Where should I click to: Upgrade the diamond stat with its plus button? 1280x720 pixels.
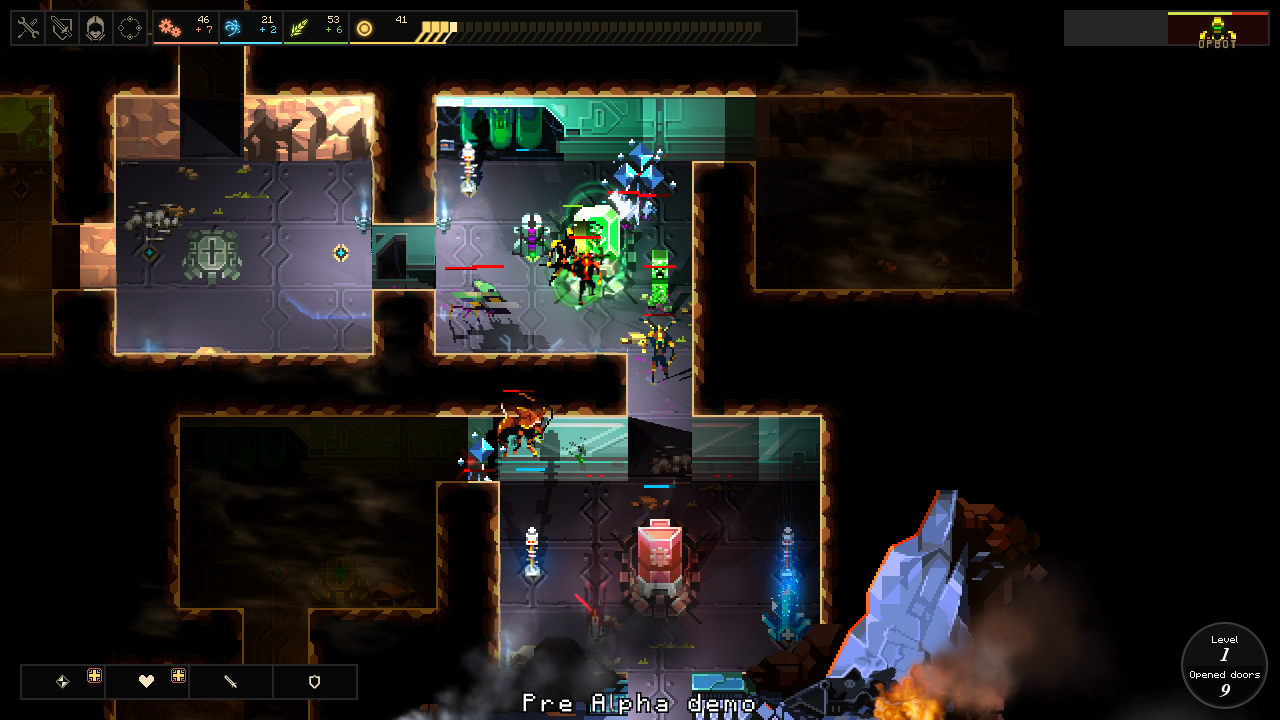[94, 676]
